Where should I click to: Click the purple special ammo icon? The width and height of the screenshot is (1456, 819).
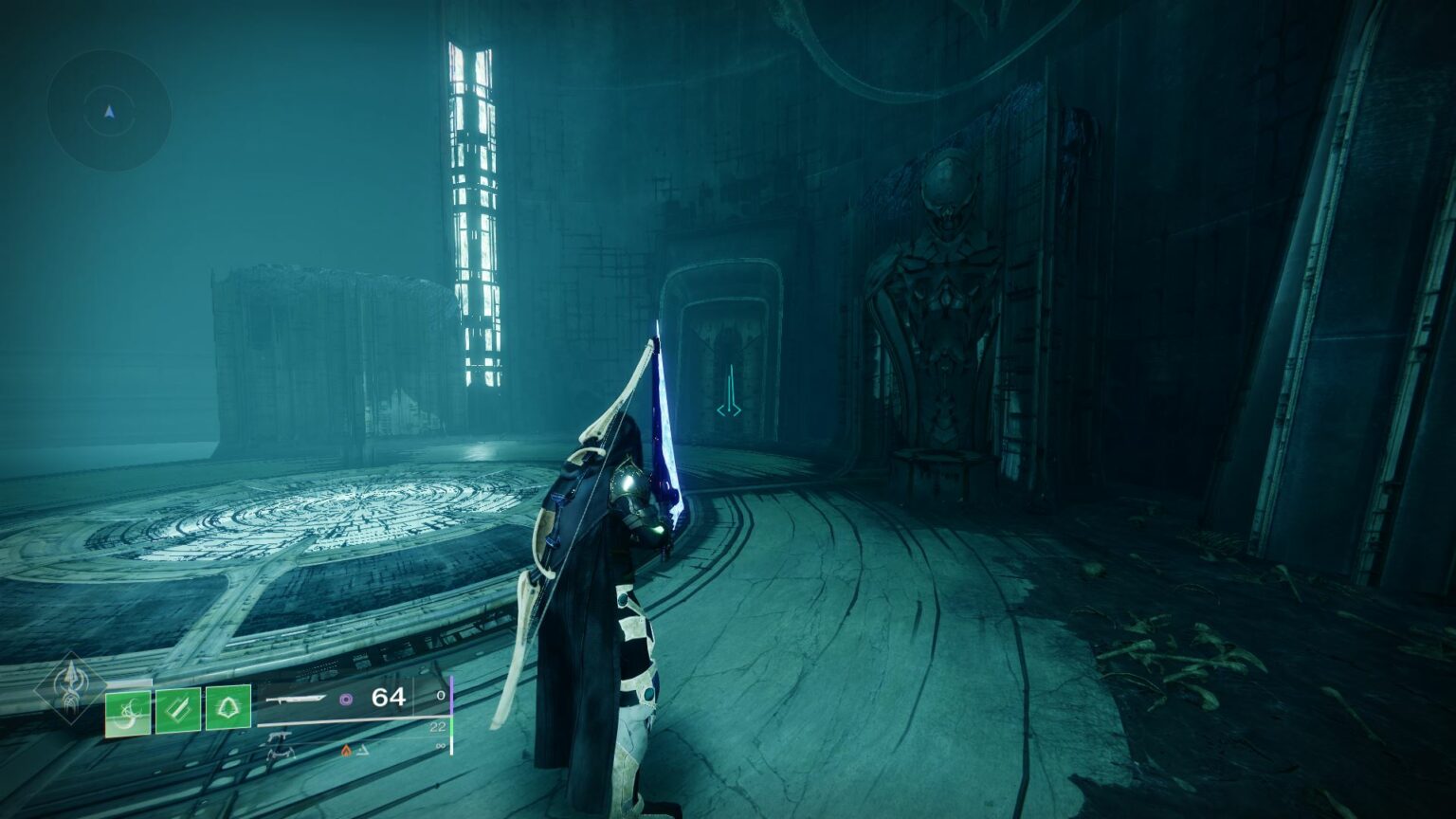point(347,701)
